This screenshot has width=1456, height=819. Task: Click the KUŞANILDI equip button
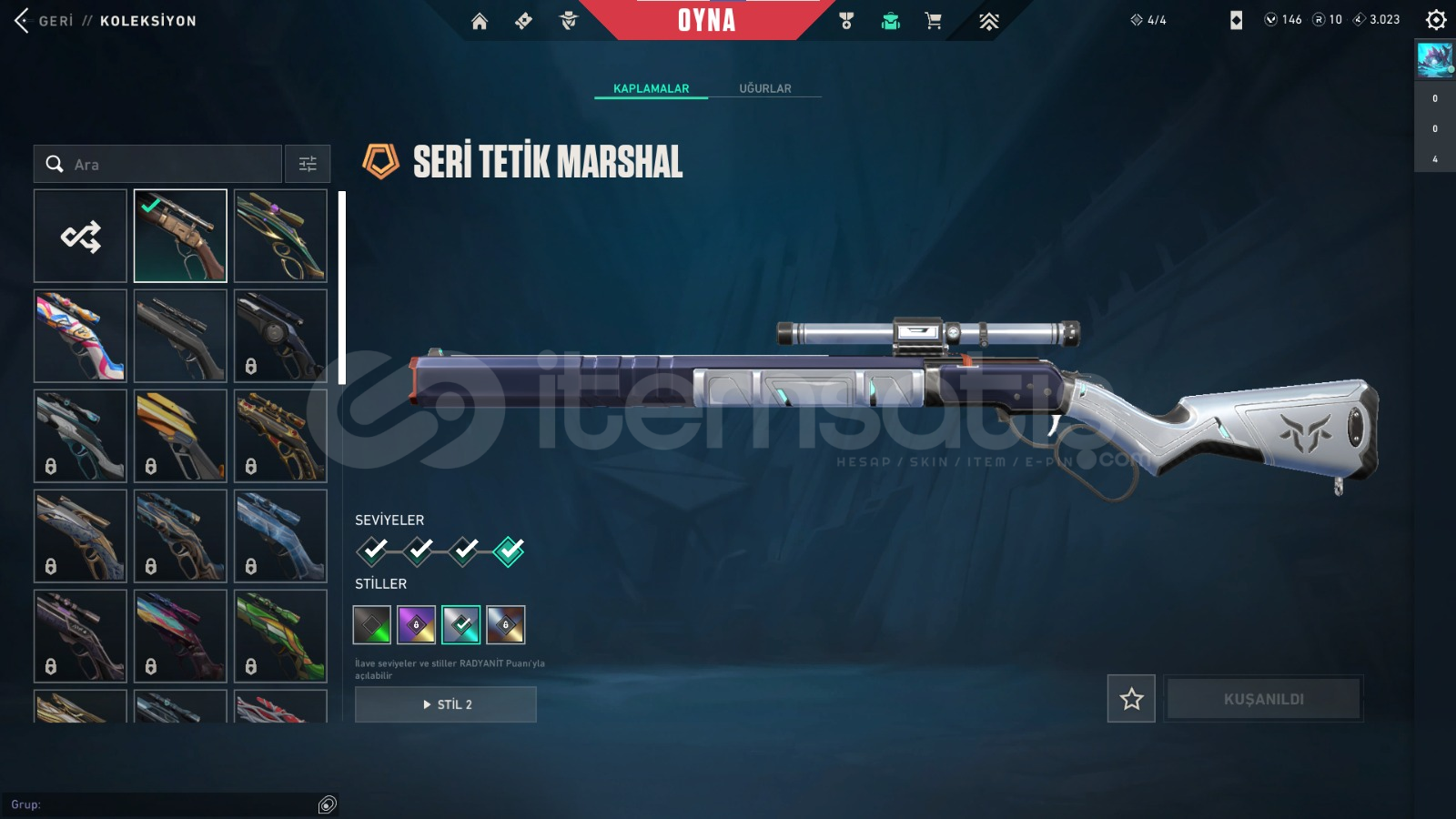pos(1263,699)
